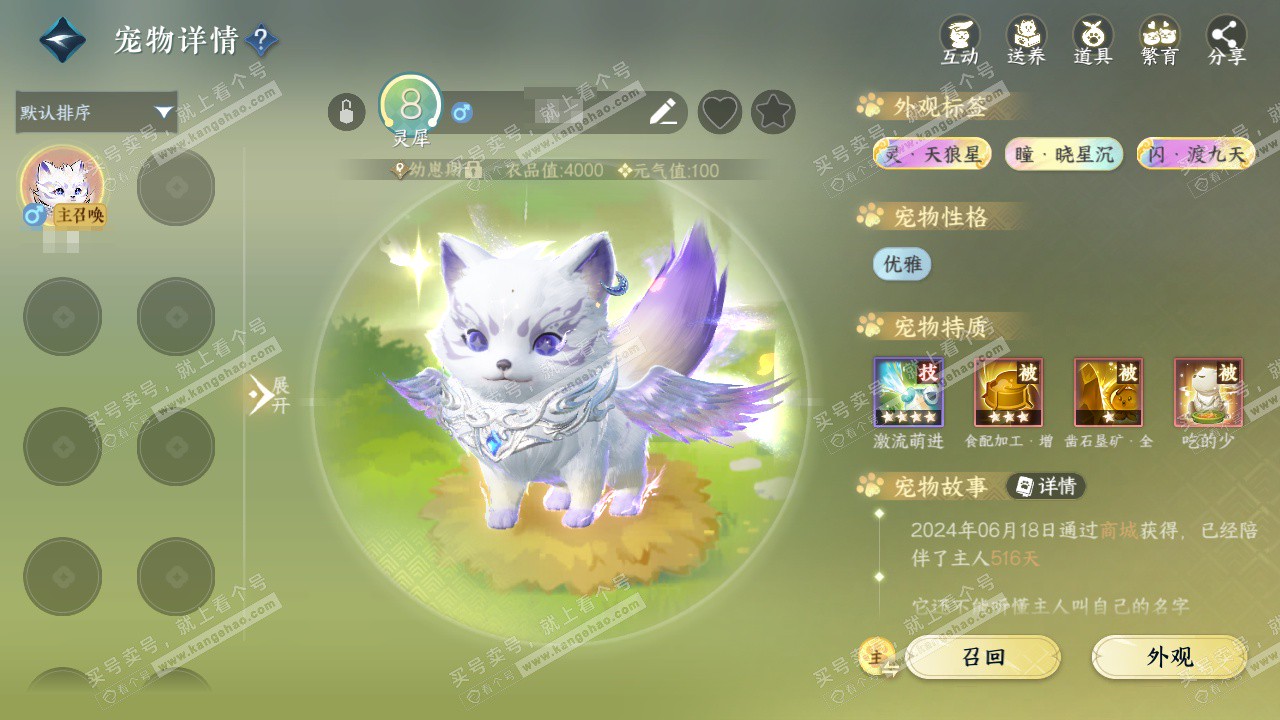Select the 瞳·晓星沉 appearance tag
Screen dimensions: 1280x720
point(1064,154)
